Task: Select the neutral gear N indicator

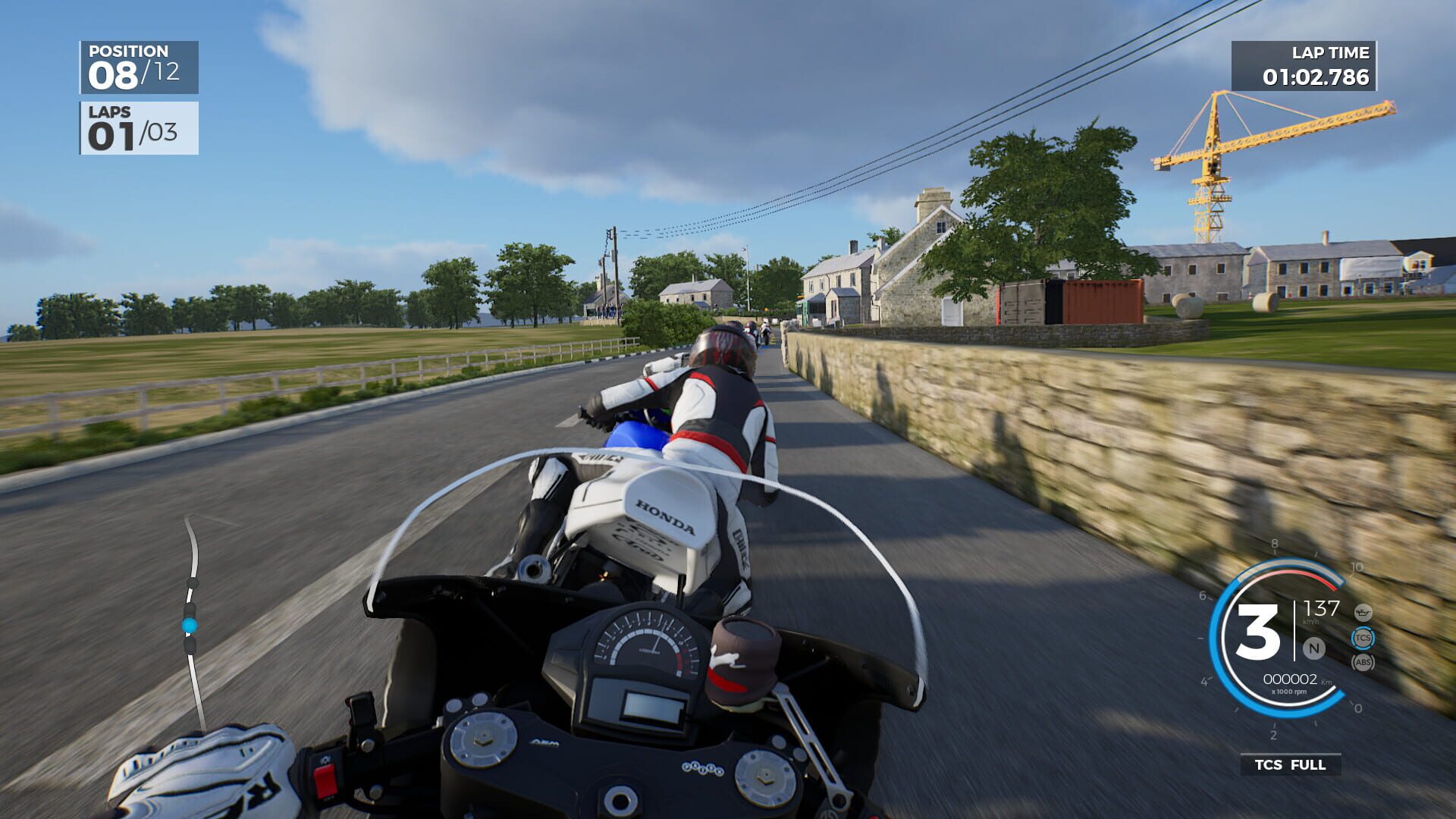Action: [1313, 647]
